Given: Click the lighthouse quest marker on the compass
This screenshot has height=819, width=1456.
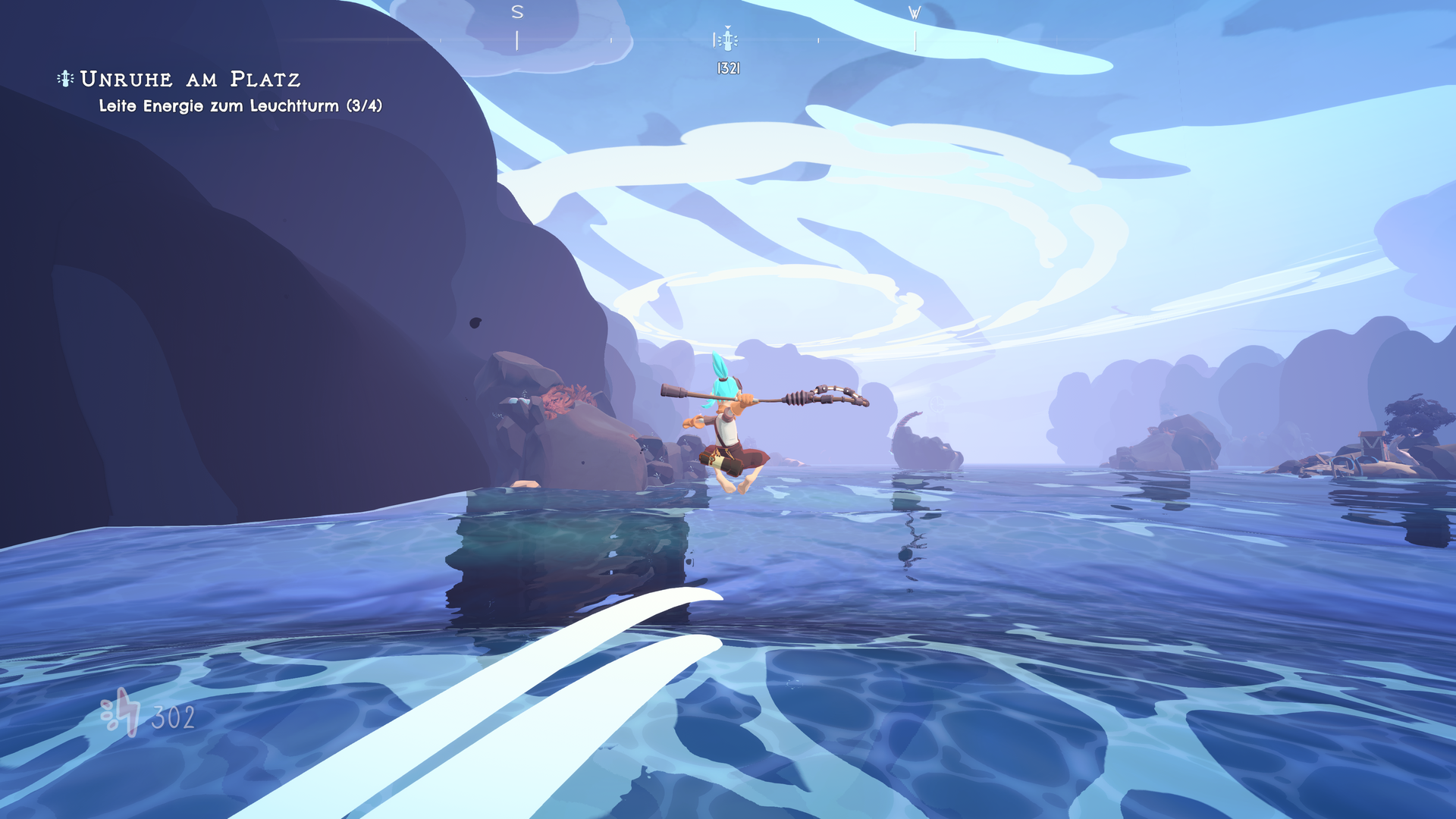Looking at the screenshot, I should [726, 39].
